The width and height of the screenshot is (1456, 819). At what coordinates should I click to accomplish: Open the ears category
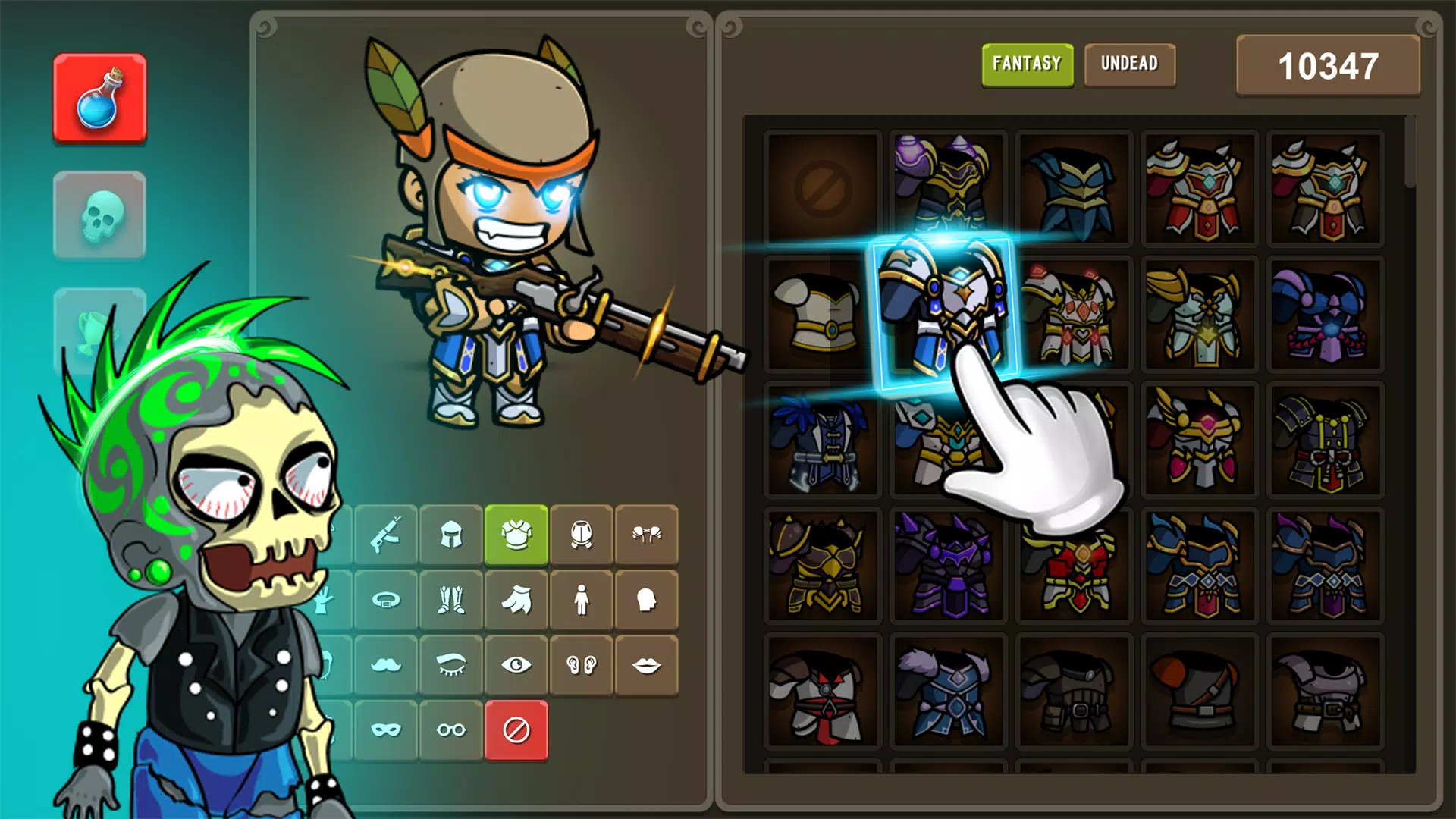pyautogui.click(x=582, y=665)
